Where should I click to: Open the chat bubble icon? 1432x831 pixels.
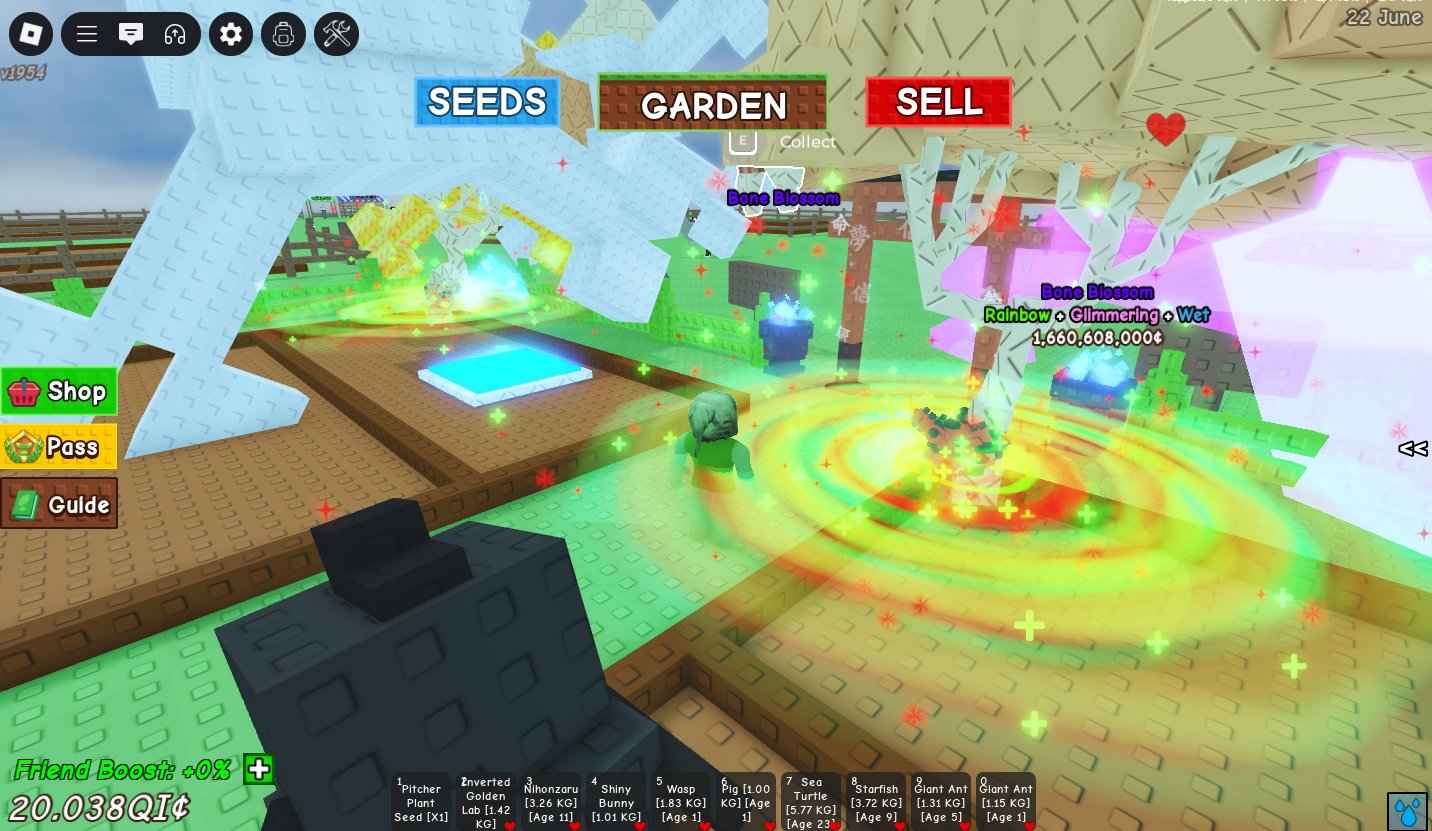click(130, 33)
